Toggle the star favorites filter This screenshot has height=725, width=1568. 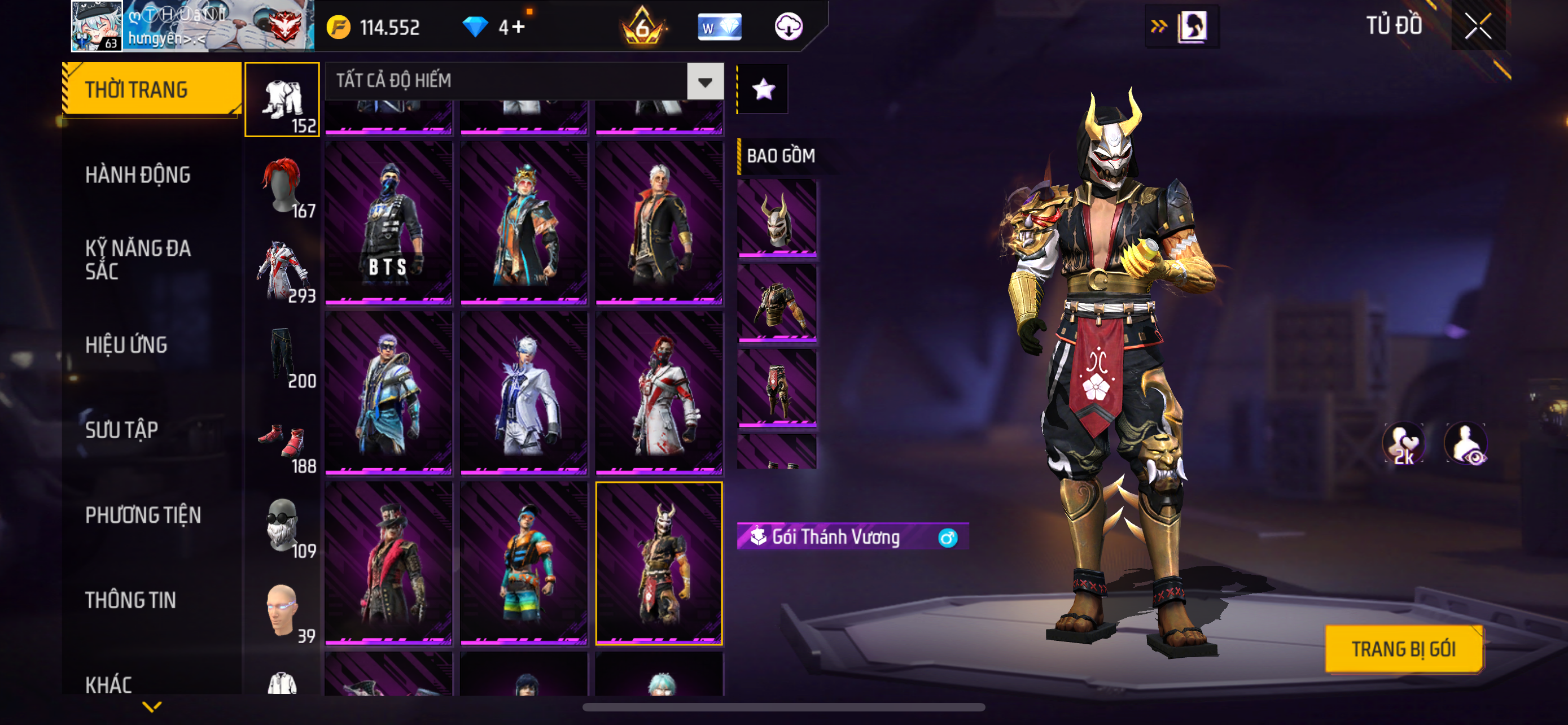tap(763, 90)
